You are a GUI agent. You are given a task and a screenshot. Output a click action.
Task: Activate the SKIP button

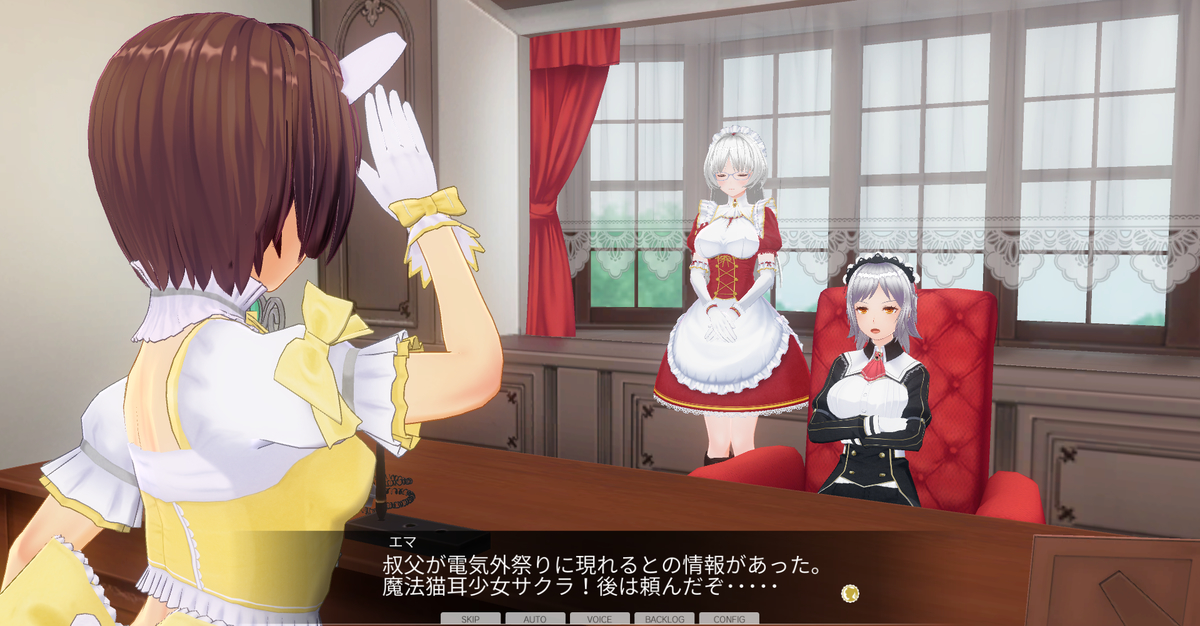(x=470, y=619)
